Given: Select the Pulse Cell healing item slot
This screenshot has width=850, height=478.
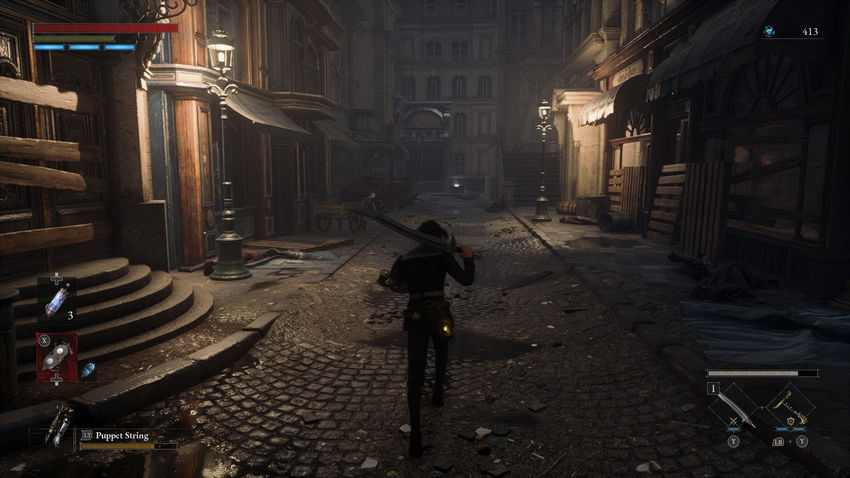Looking at the screenshot, I should (56, 300).
